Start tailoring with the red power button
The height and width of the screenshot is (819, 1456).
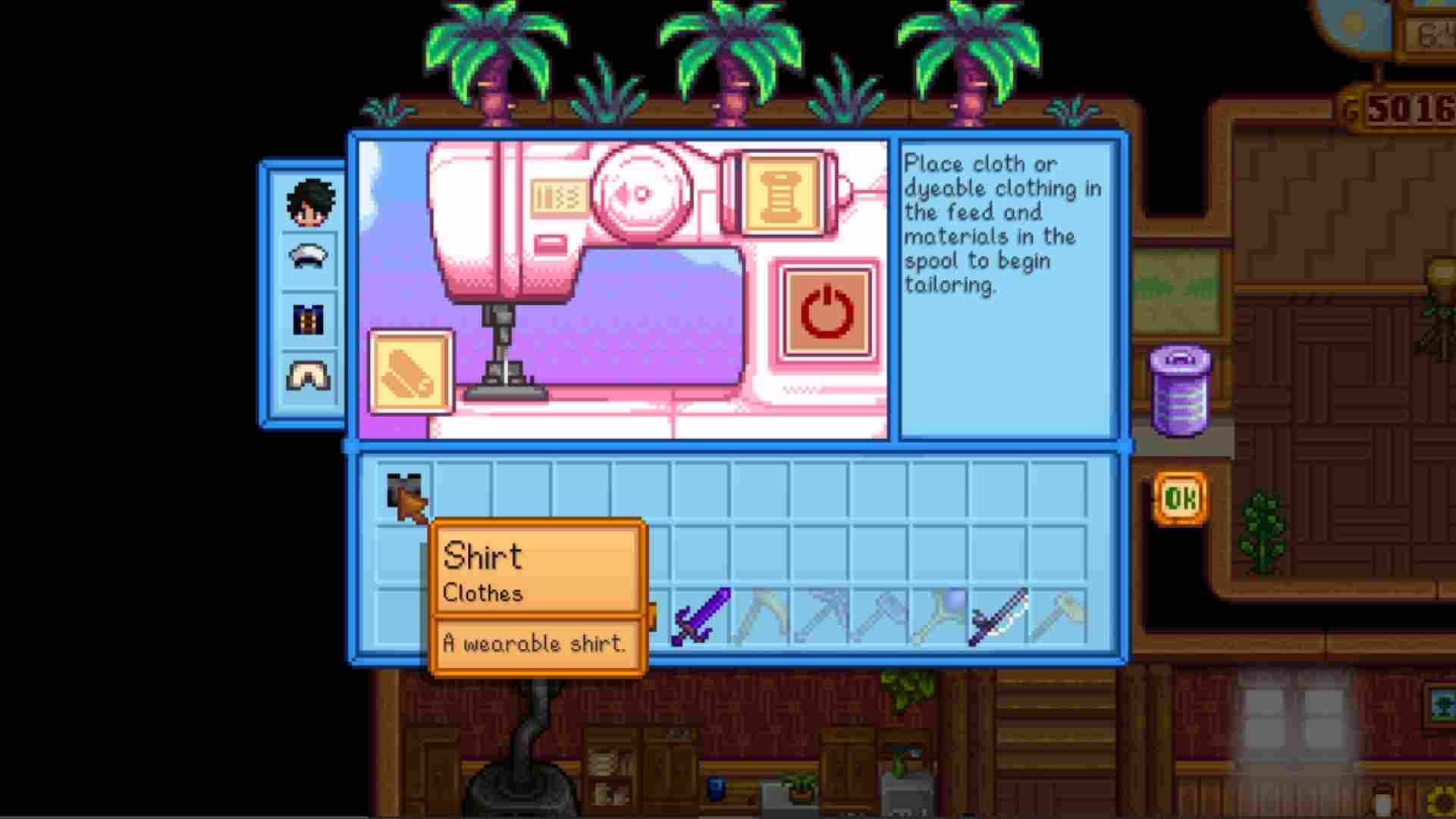click(x=827, y=312)
